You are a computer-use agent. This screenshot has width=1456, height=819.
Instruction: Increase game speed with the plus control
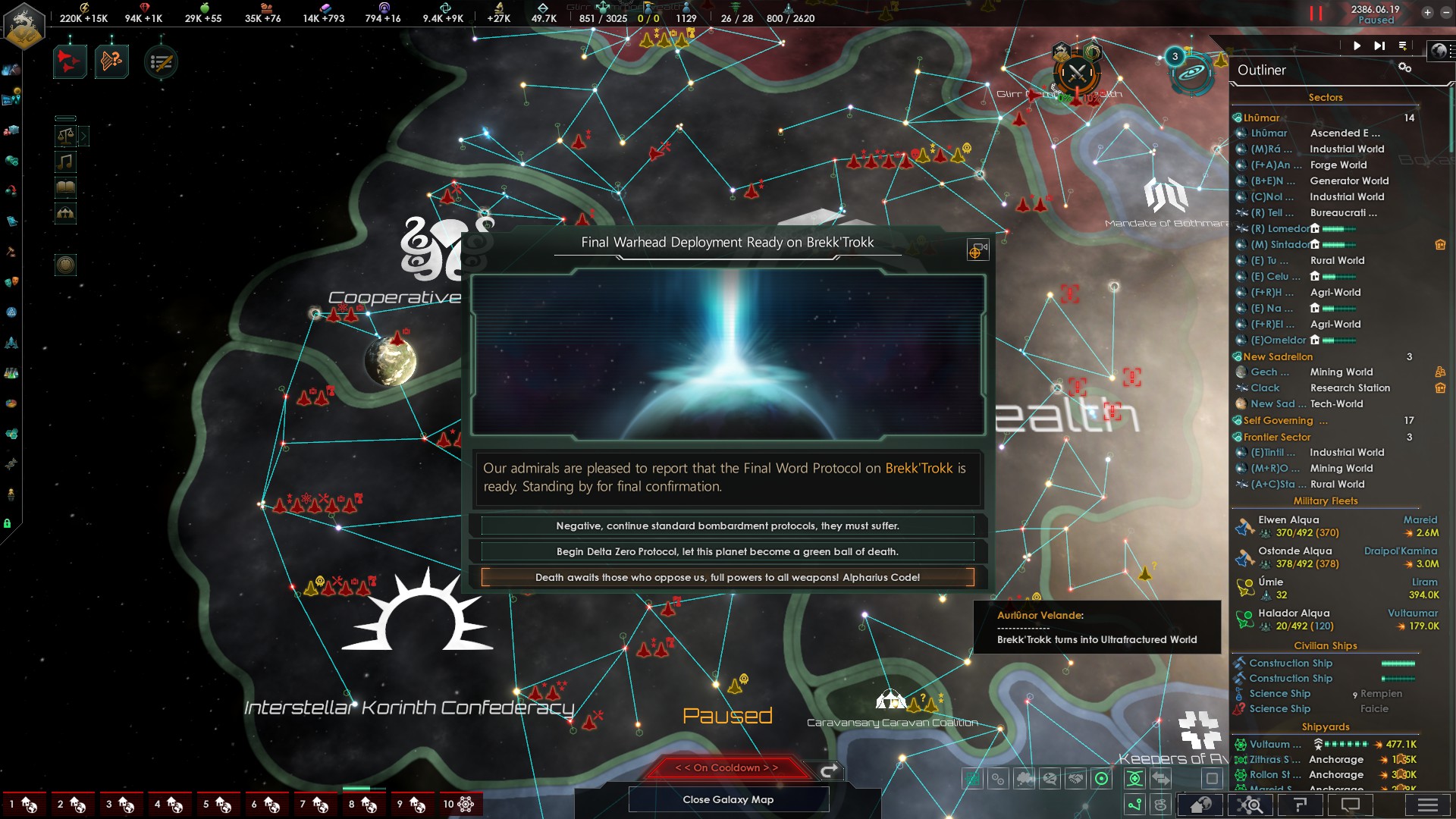coord(1427,12)
